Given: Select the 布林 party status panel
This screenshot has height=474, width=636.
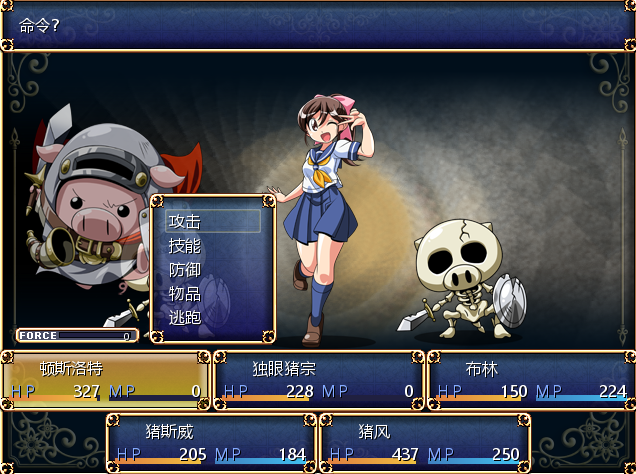Looking at the screenshot, I should point(531,380).
